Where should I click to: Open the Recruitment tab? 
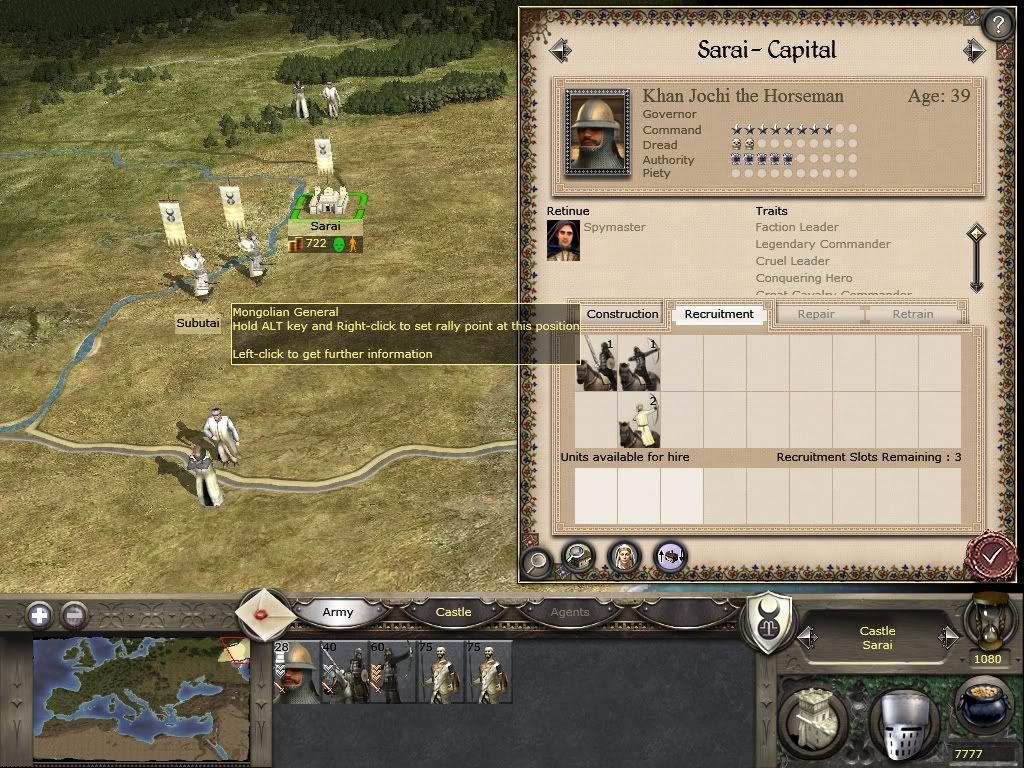[x=719, y=314]
